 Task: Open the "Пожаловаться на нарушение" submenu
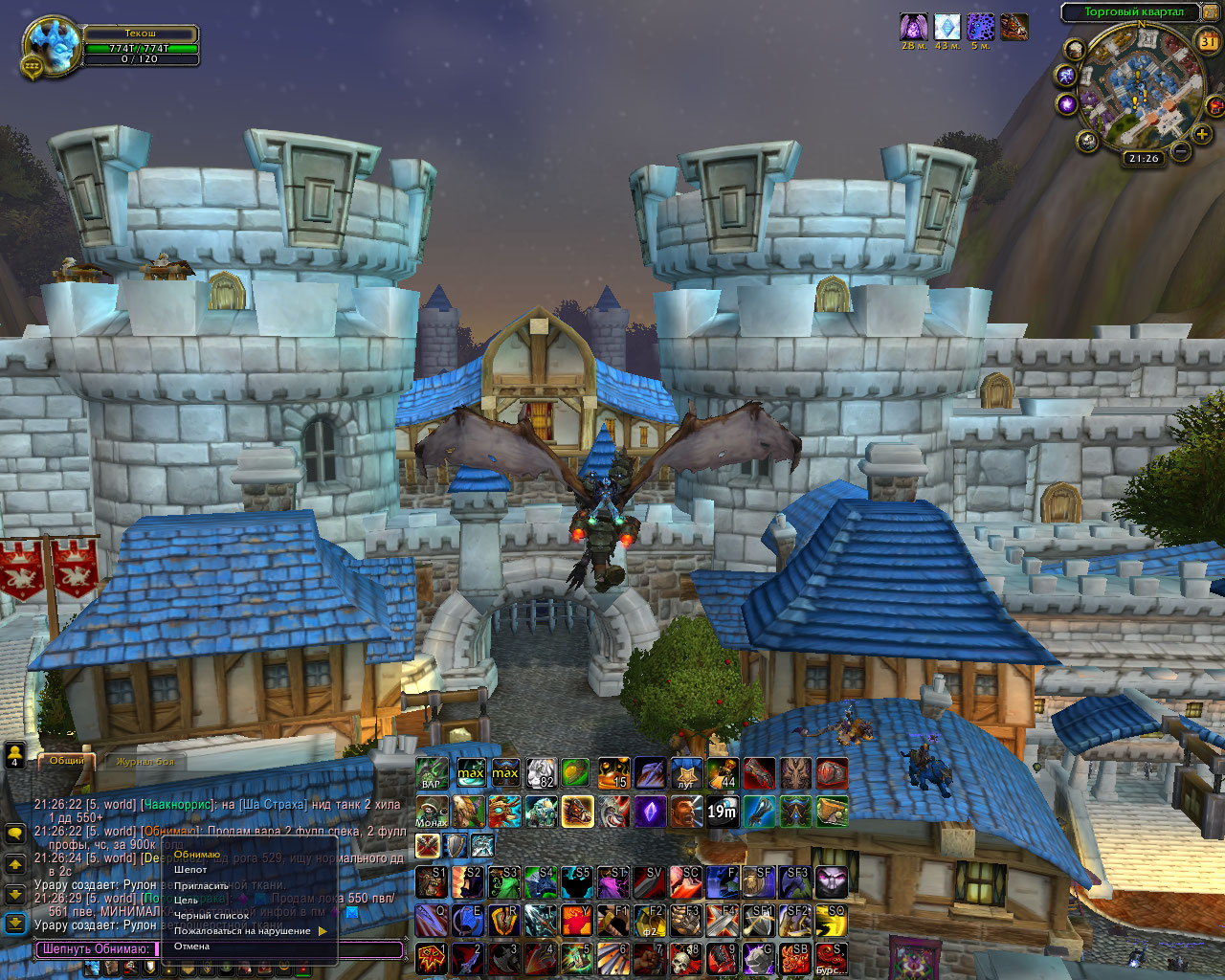(x=243, y=931)
